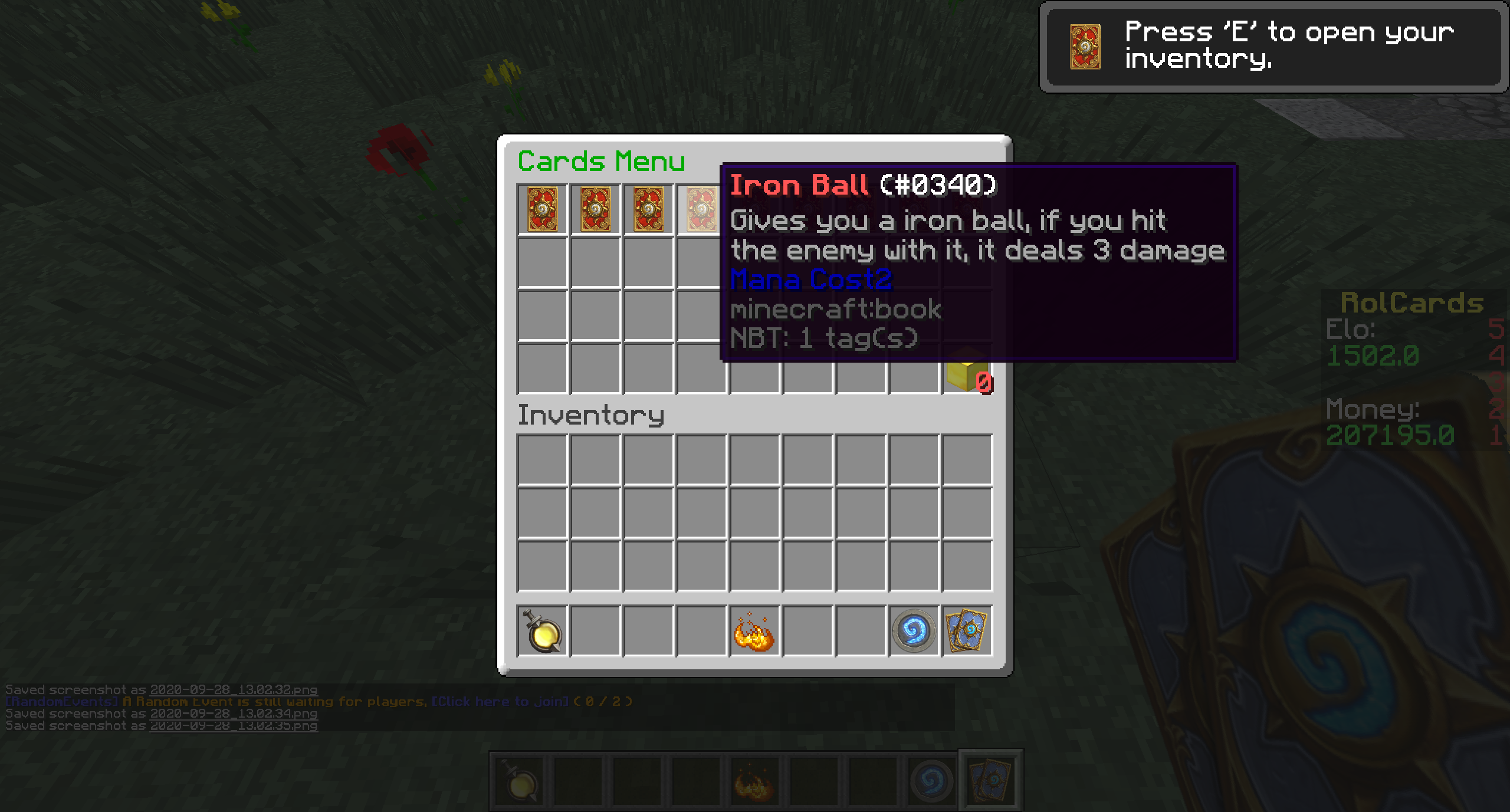Choose the blue swirl orb in inventory window
The width and height of the screenshot is (1510, 812).
pos(914,632)
